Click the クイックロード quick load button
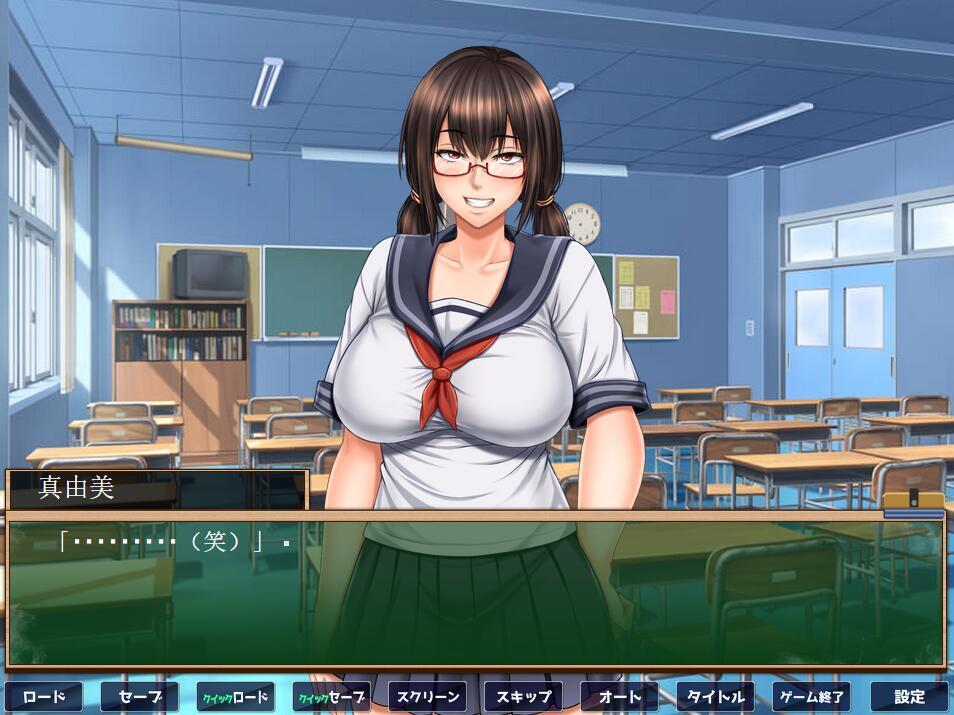The width and height of the screenshot is (954, 715). click(236, 696)
